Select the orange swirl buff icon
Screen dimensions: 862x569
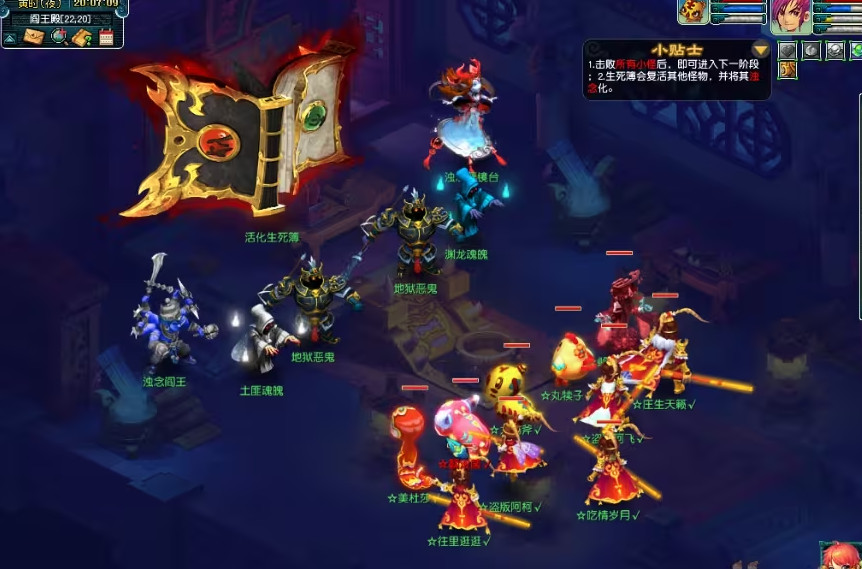788,70
